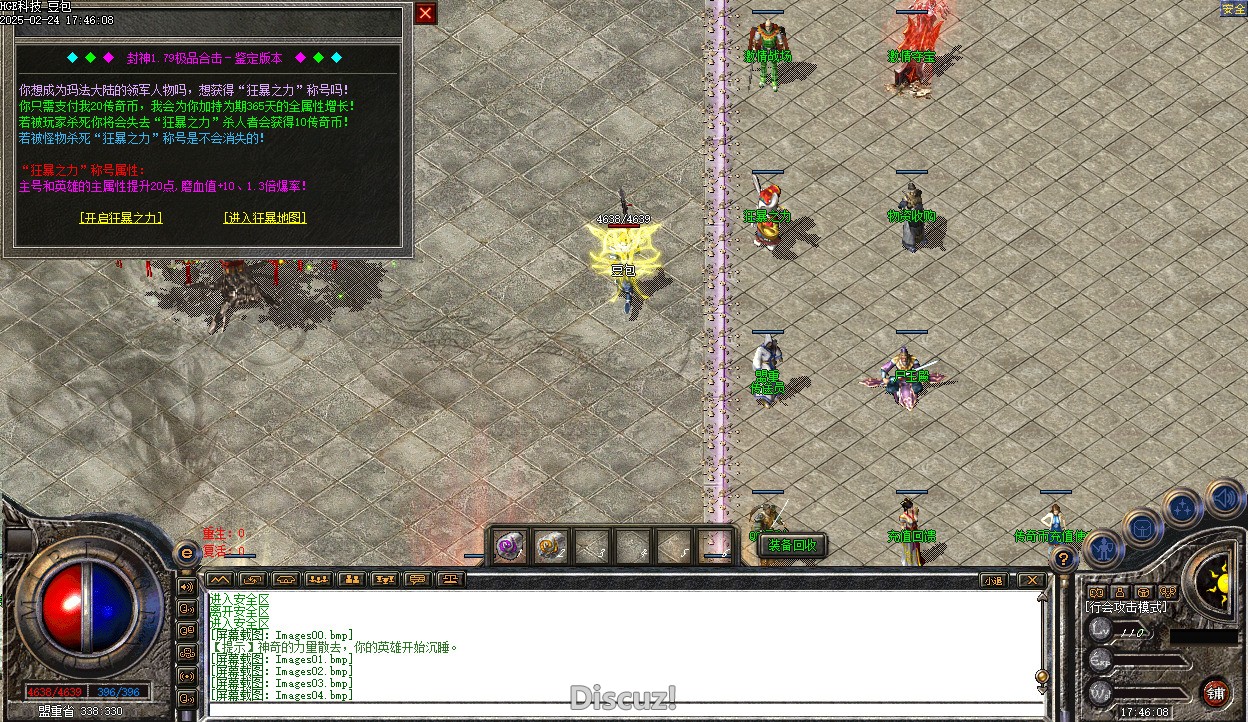Use the orange scroll in hotbar slot 2

coord(551,547)
